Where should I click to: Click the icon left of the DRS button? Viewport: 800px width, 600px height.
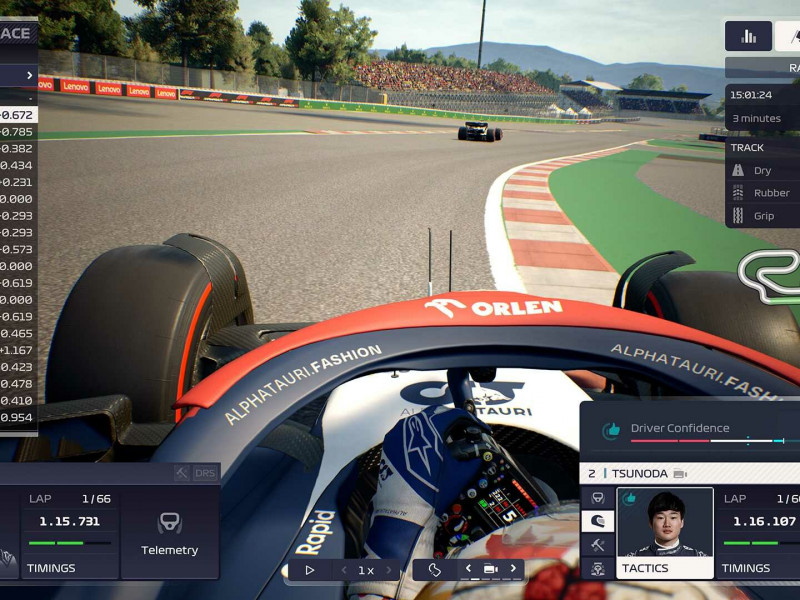click(x=182, y=472)
